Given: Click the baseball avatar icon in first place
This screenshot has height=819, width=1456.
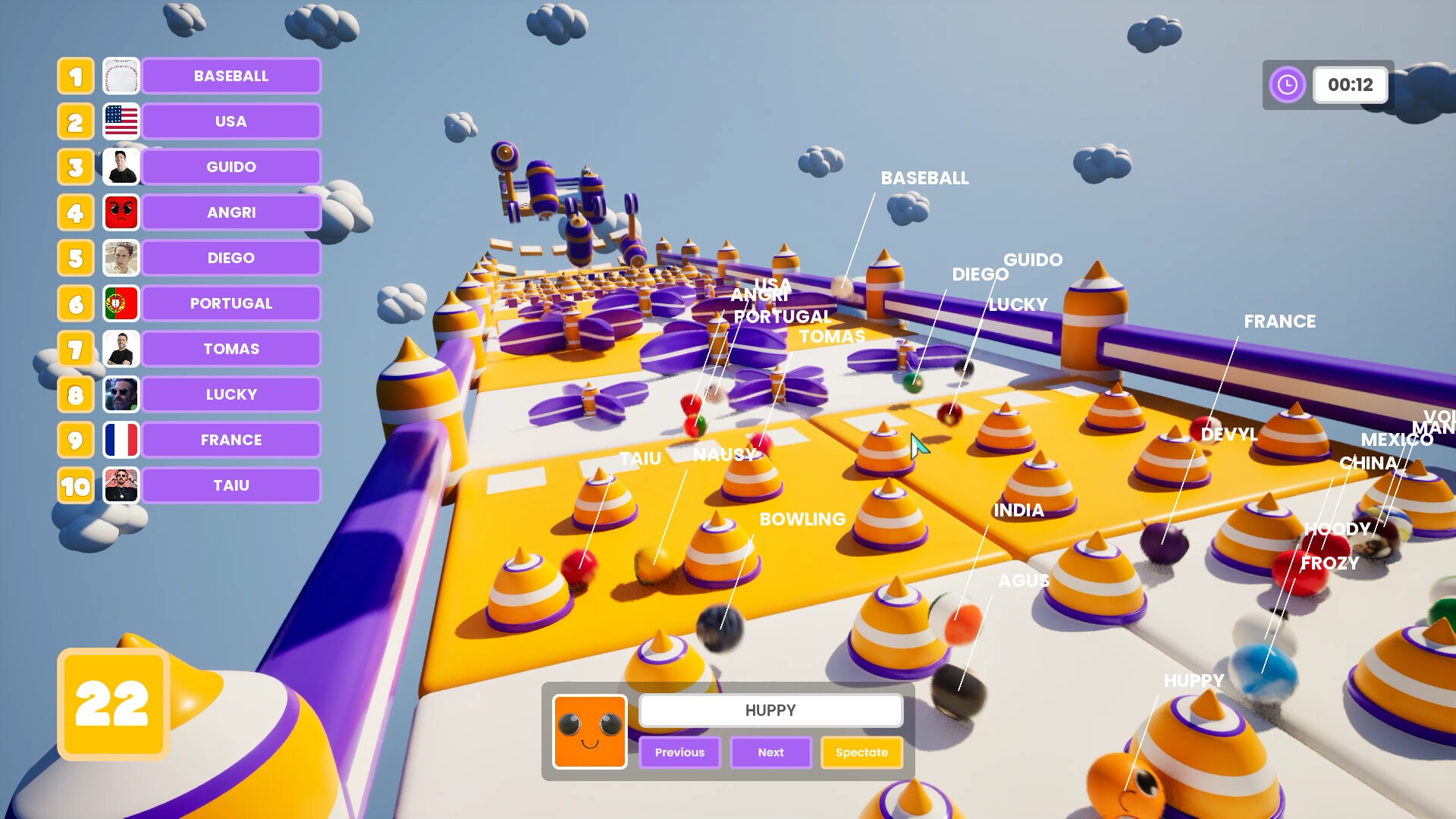Looking at the screenshot, I should pos(121,76).
